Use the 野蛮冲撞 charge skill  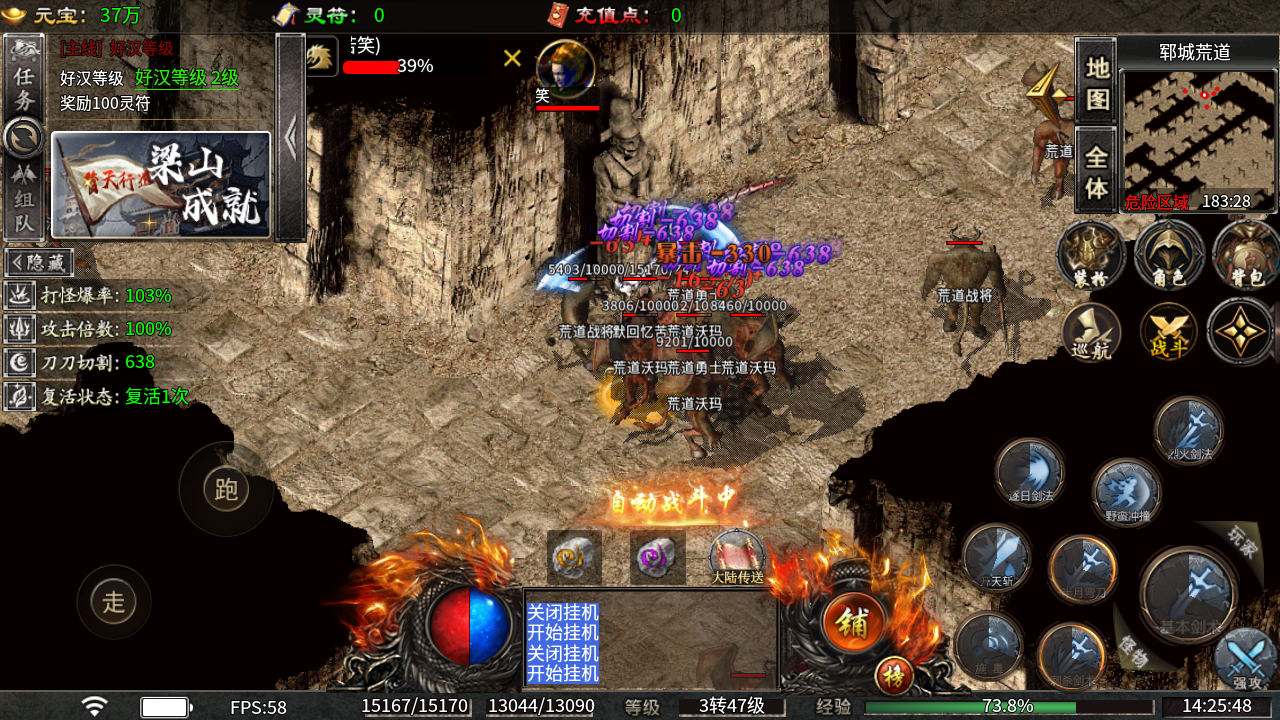[x=1127, y=492]
